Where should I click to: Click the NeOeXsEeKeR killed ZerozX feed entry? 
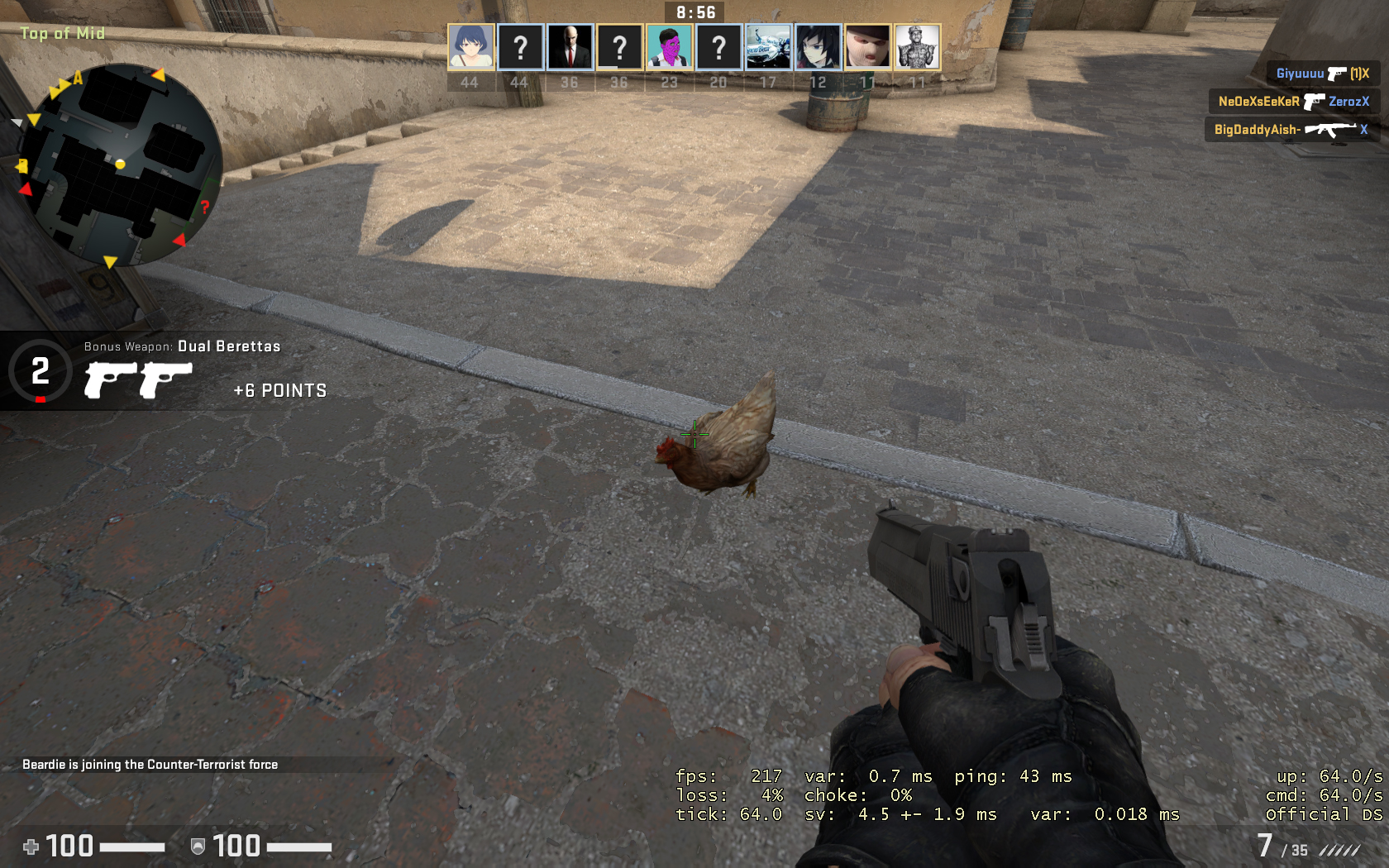pos(1293,102)
